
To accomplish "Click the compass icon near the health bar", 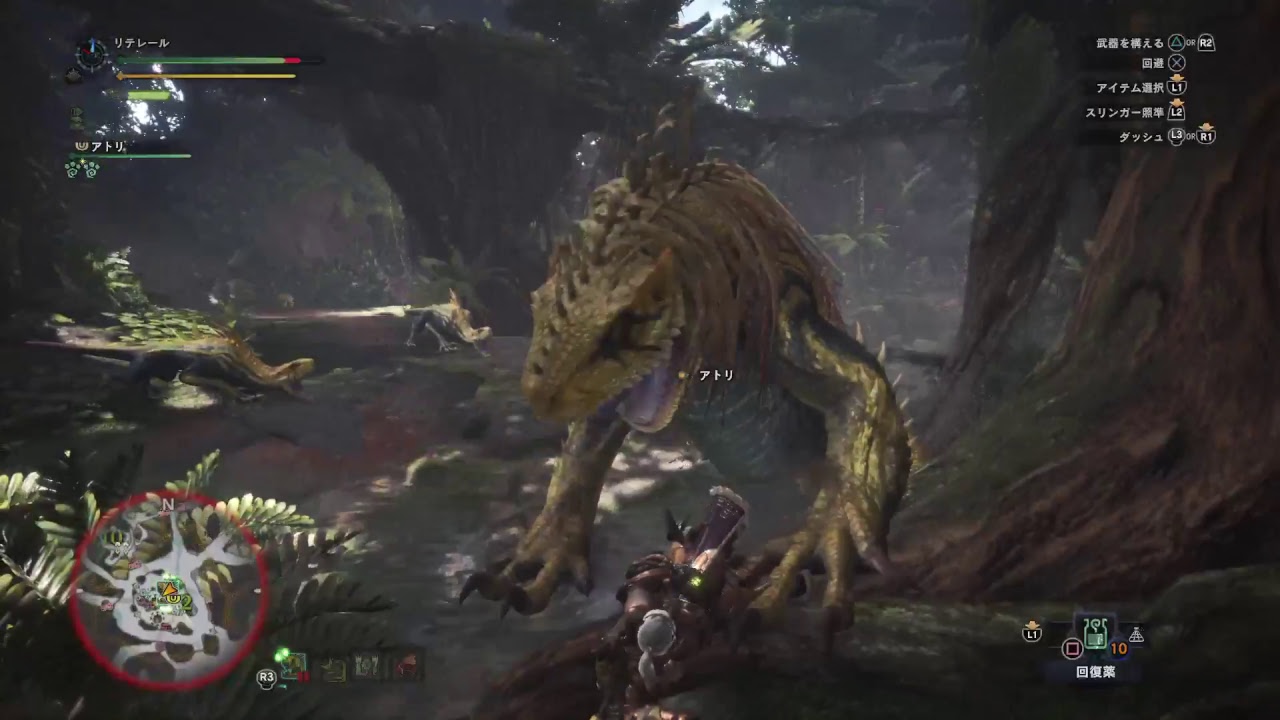I will tap(90, 54).
